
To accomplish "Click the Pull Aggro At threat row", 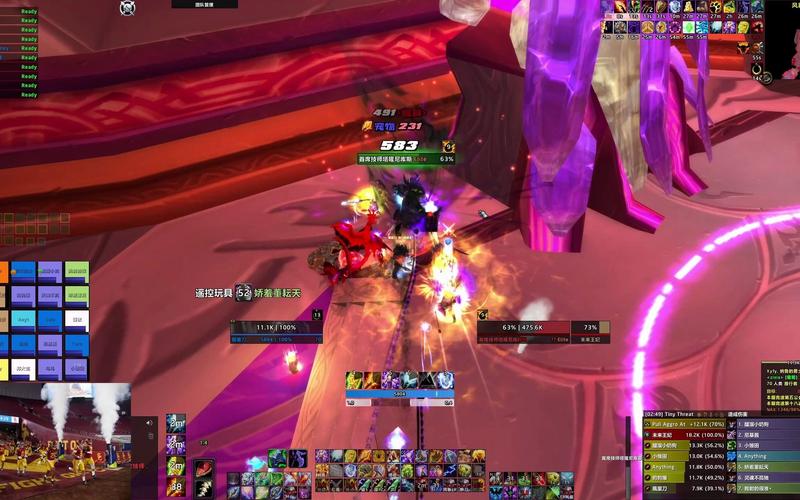I will [x=690, y=424].
